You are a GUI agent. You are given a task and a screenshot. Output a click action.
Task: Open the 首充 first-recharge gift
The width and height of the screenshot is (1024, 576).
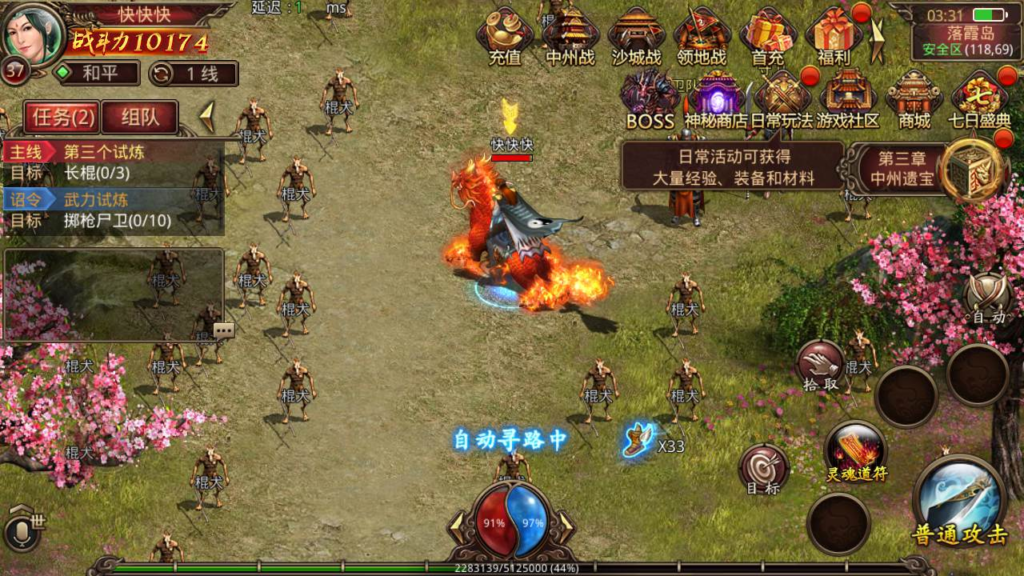768,36
